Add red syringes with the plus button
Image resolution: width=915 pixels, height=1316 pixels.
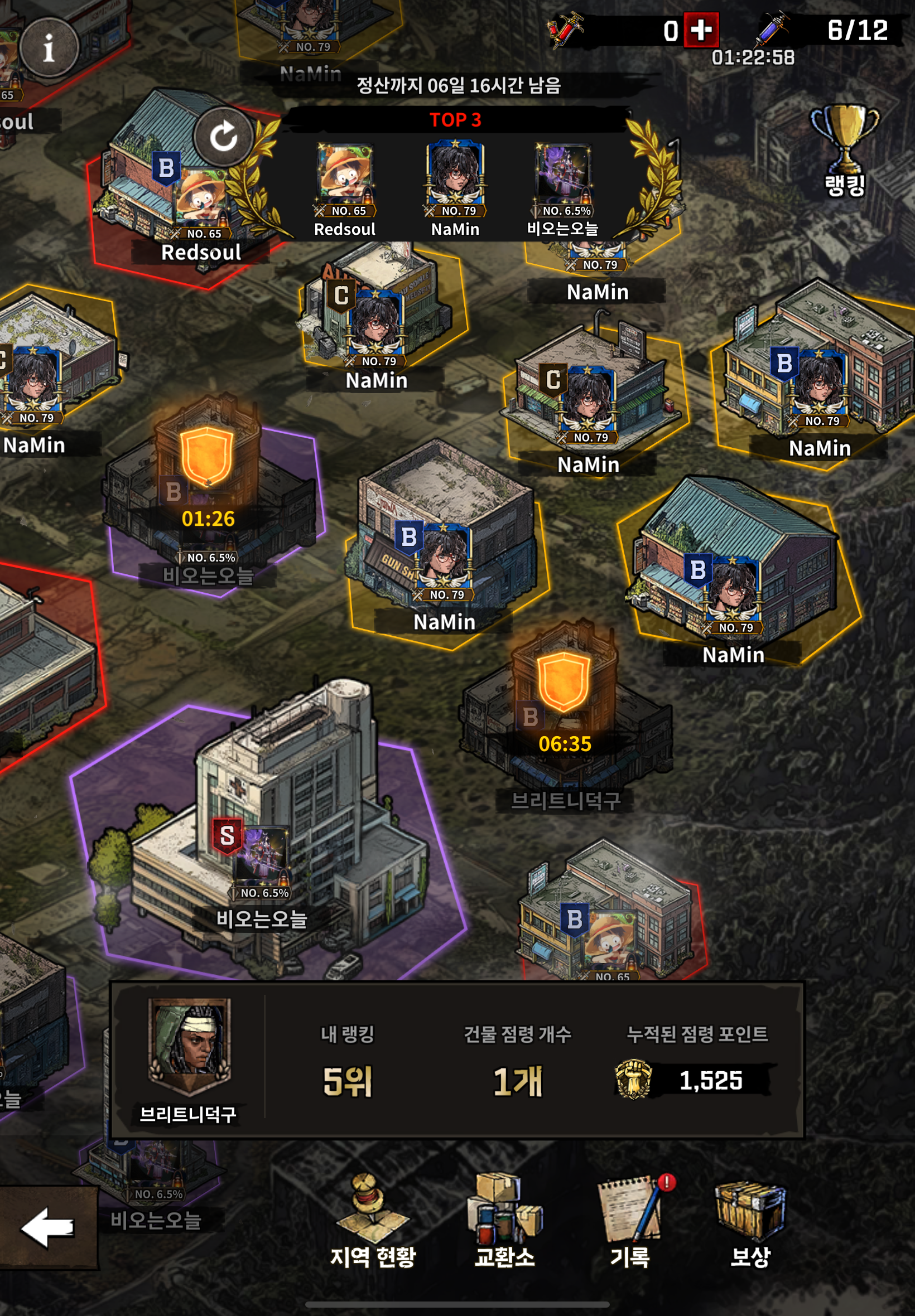(x=702, y=30)
